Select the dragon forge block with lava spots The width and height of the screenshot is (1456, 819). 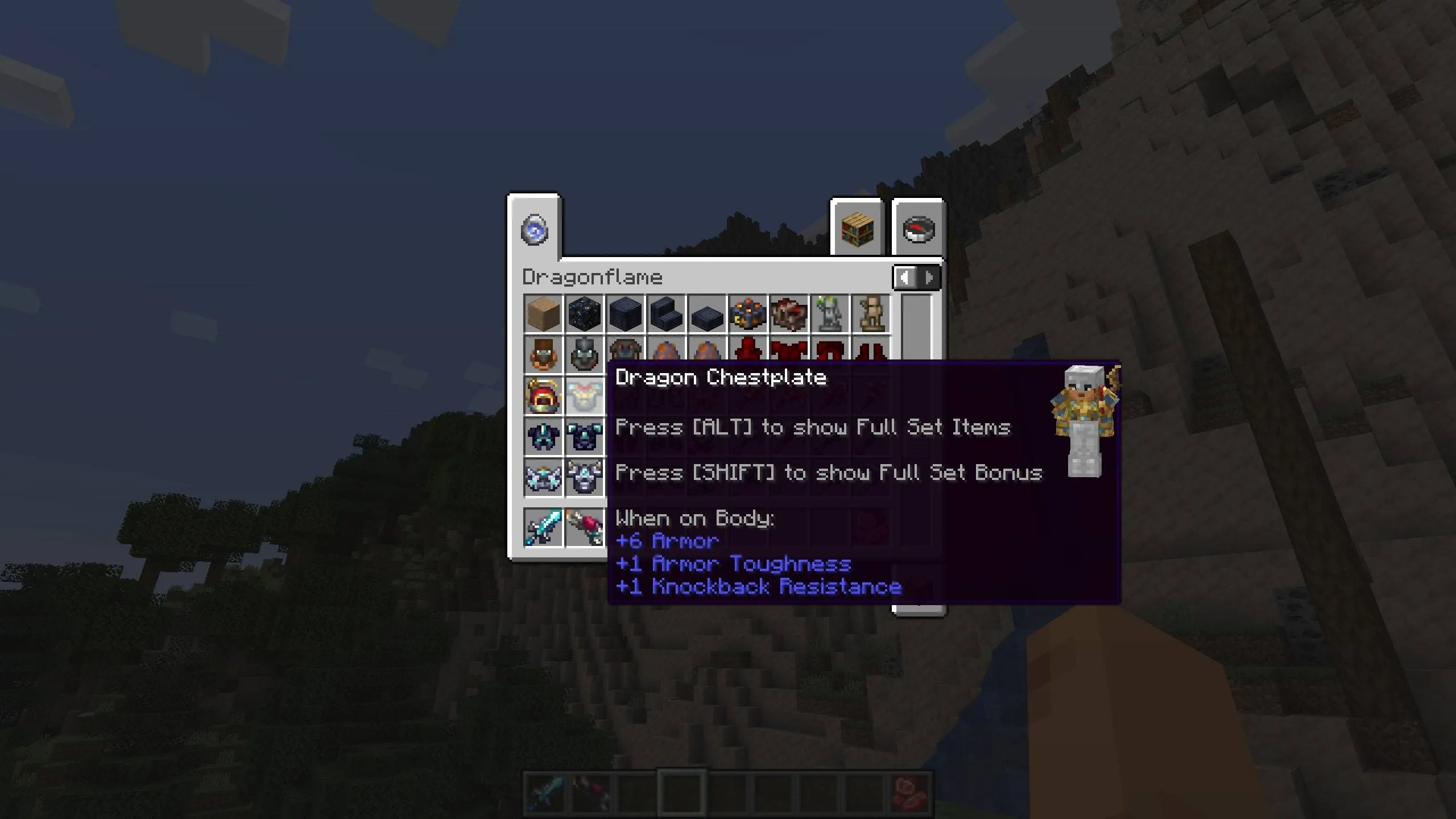click(x=748, y=314)
